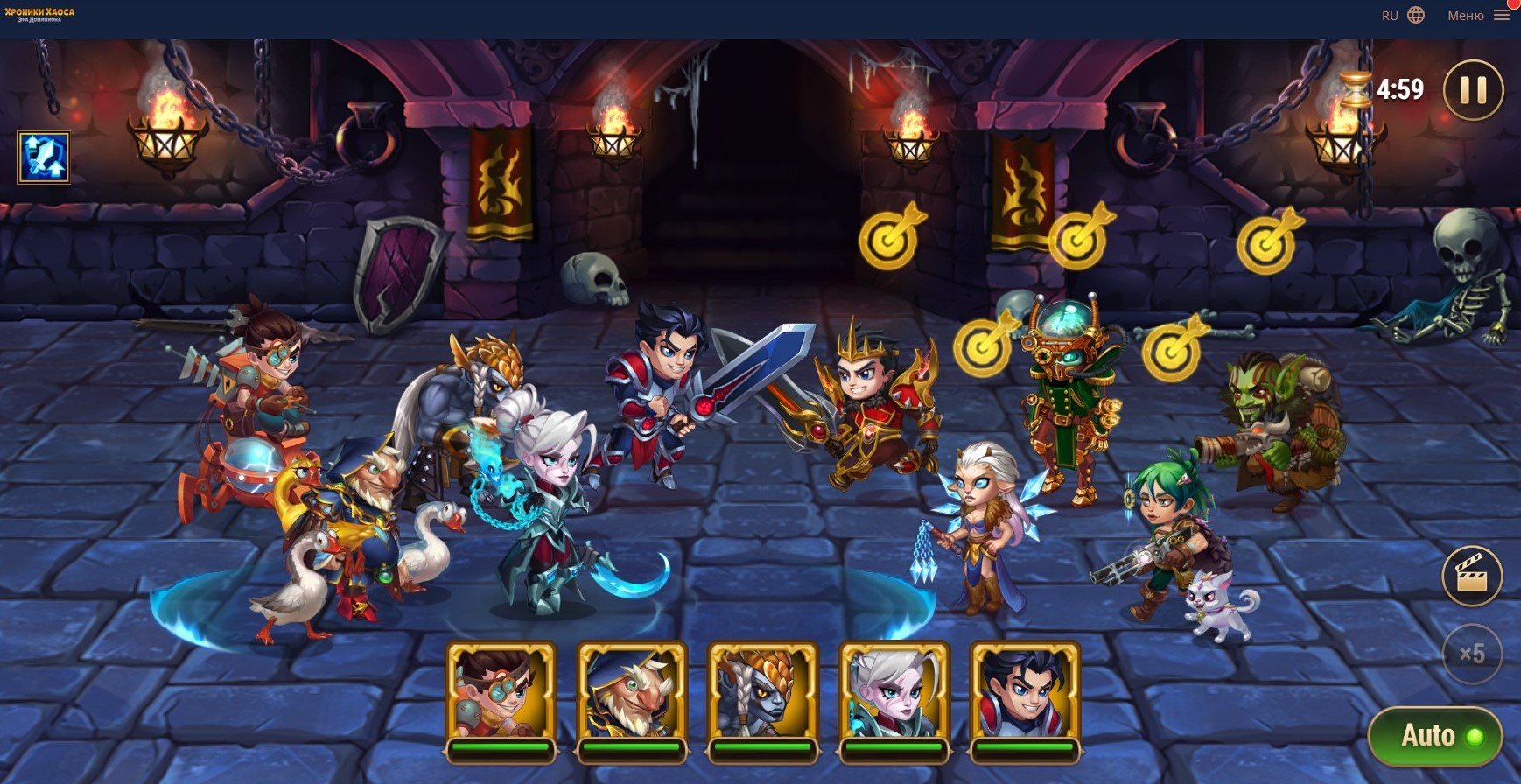
Task: Click the clapperboard skip button
Action: point(1472,576)
